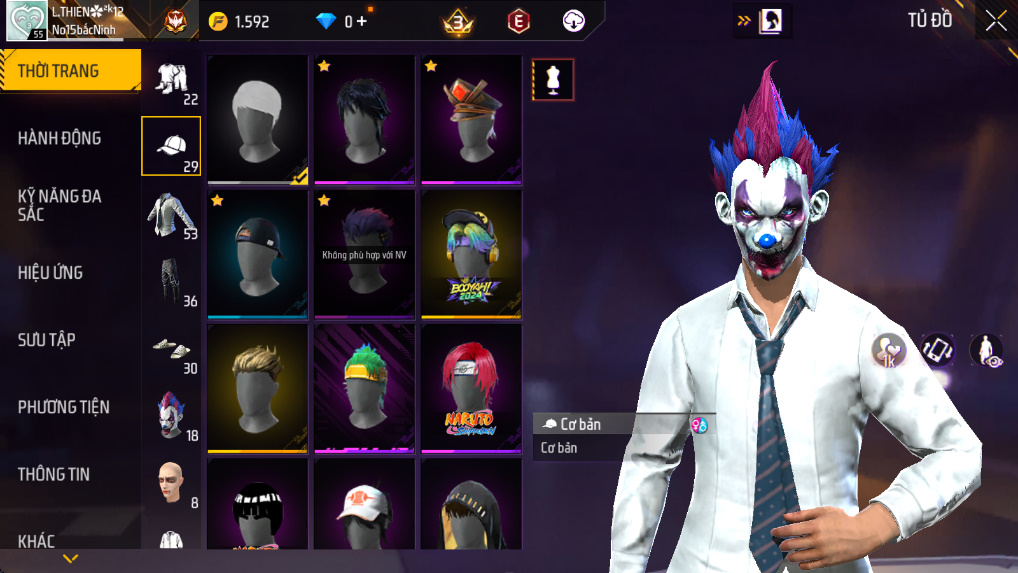Open the Phương Tiện tab
1018x573 pixels.
(70, 407)
